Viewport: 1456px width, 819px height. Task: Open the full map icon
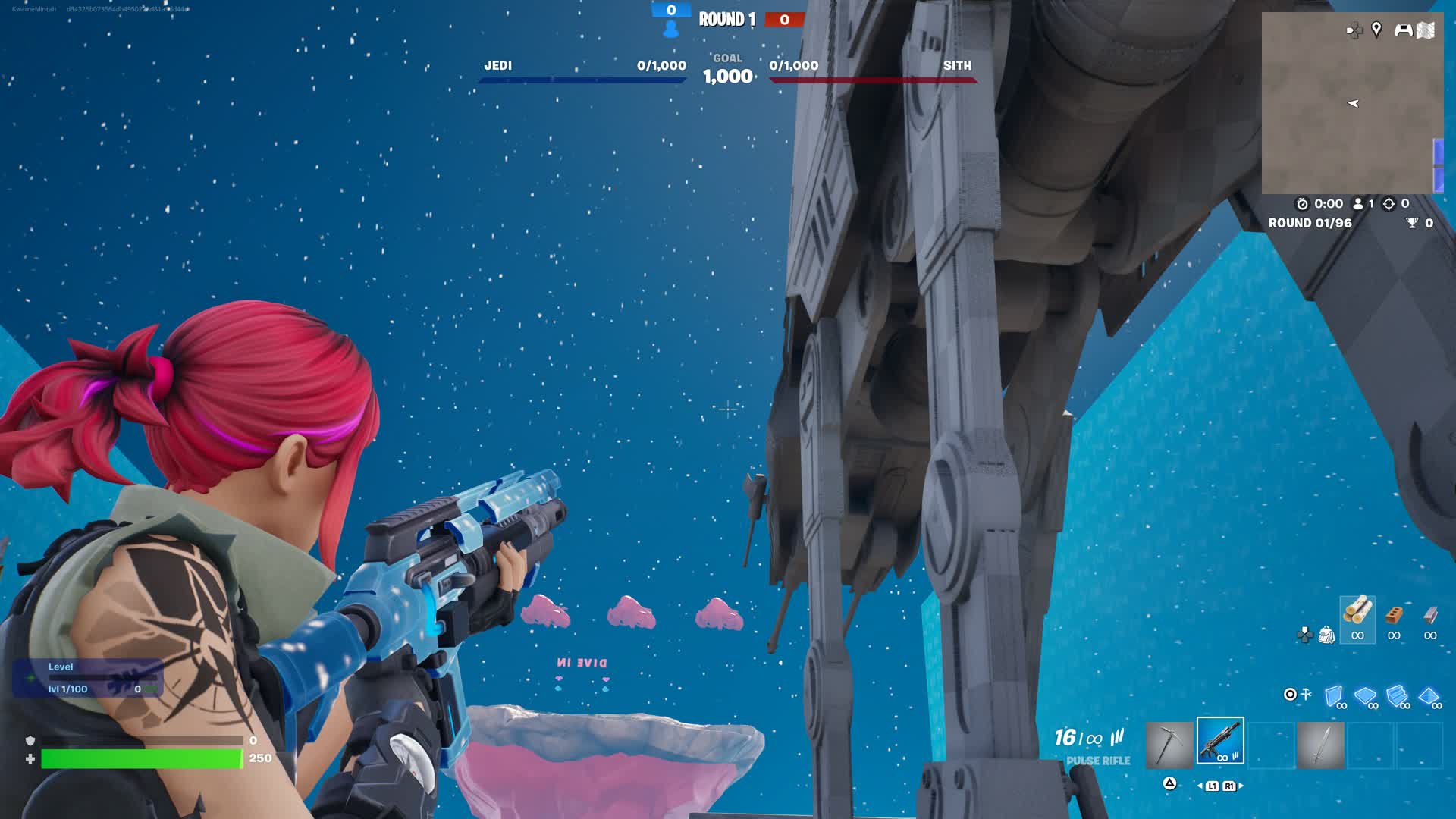(x=1426, y=30)
